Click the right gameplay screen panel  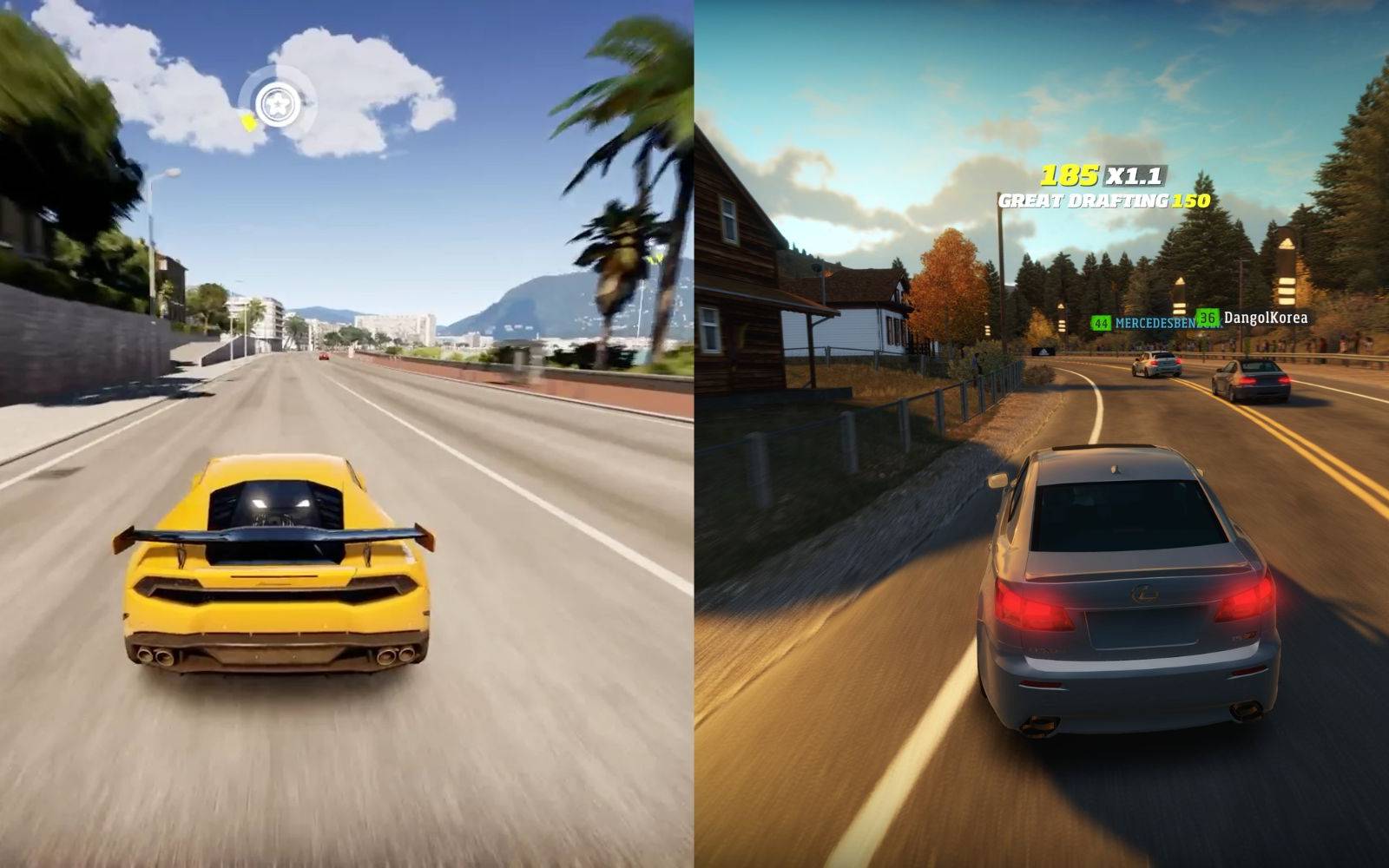pyautogui.click(x=1042, y=434)
